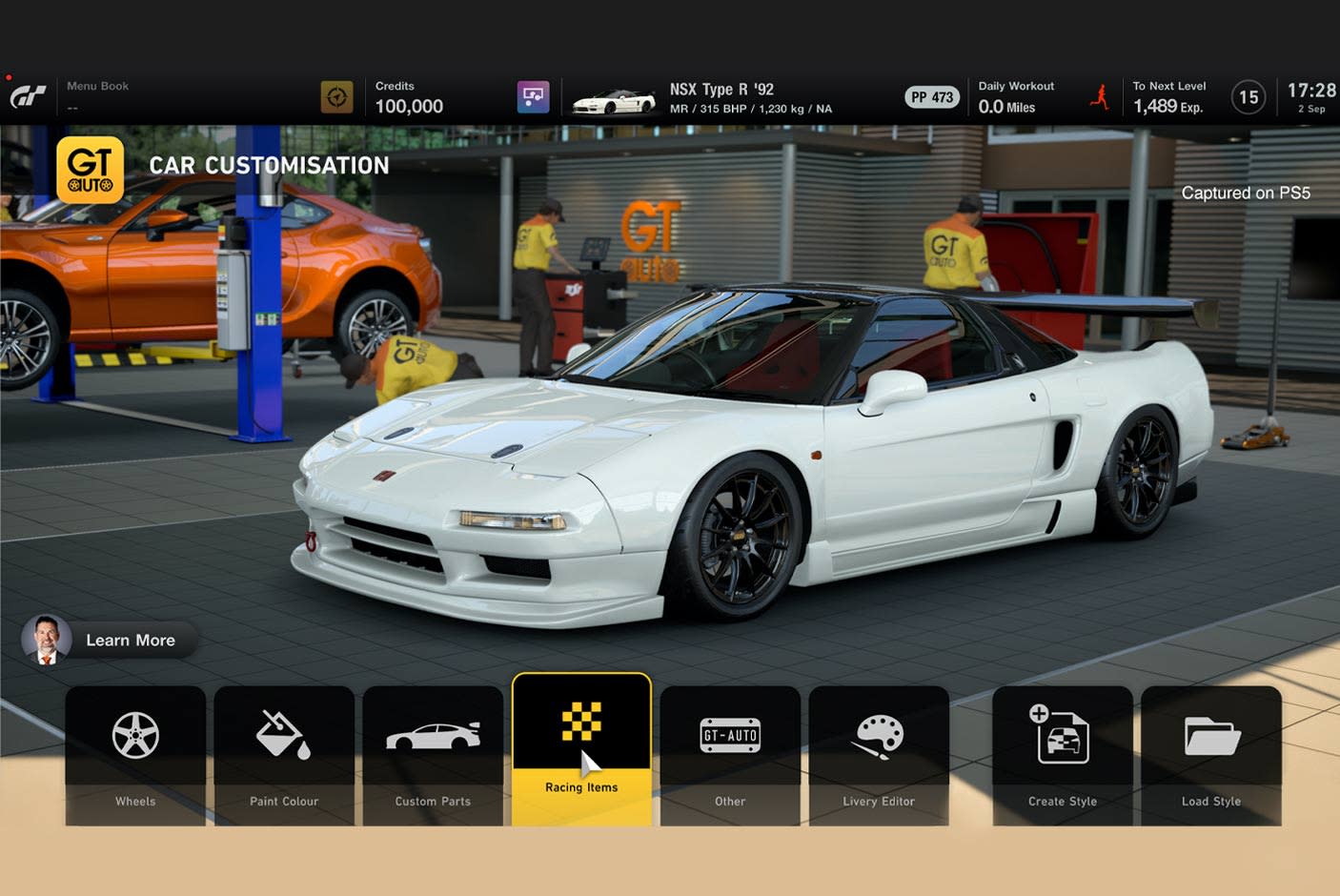The width and height of the screenshot is (1340, 896).
Task: Click the GT logo in the top bar
Action: point(28,96)
